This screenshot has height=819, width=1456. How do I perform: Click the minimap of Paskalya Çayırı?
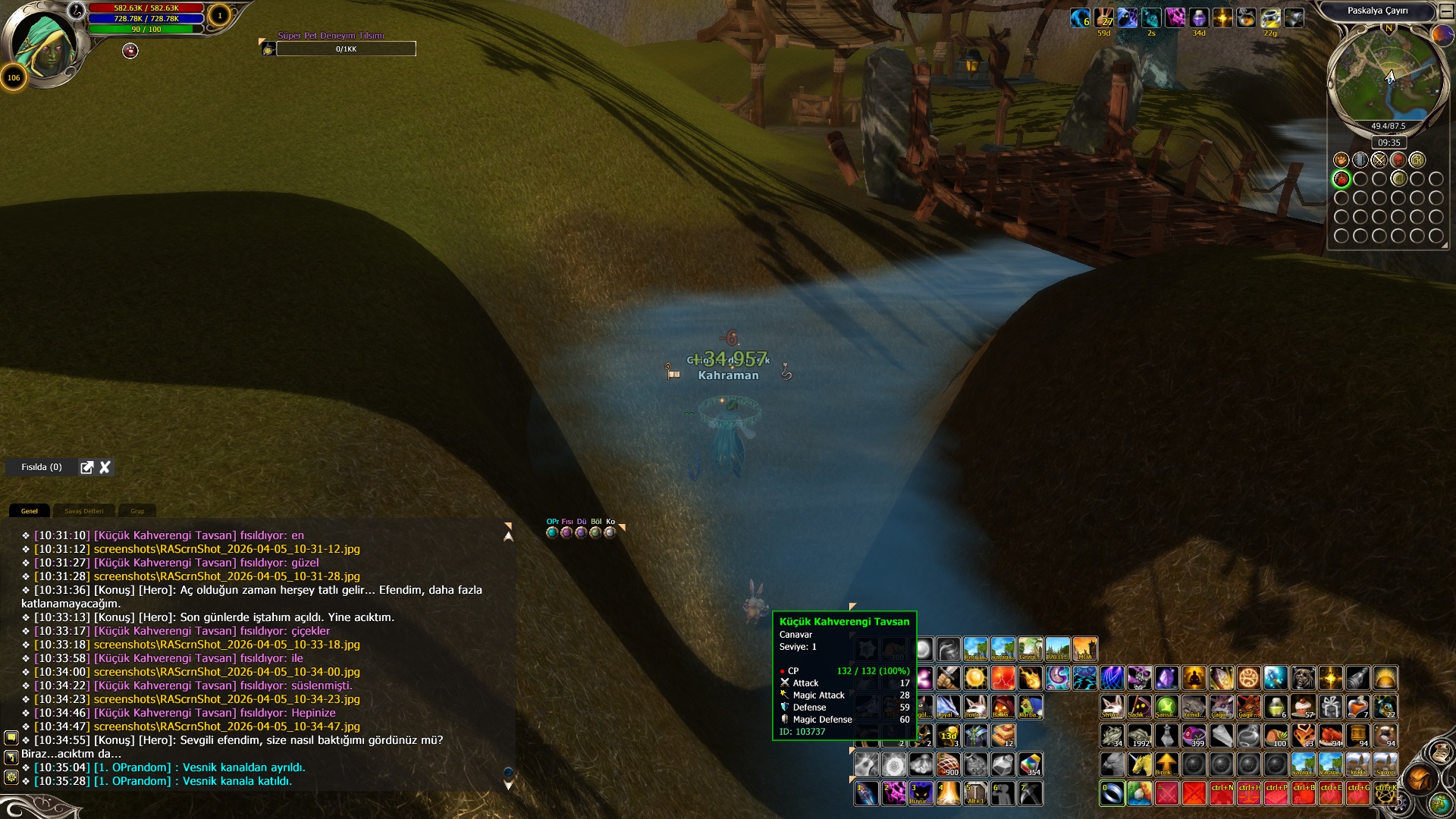pyautogui.click(x=1387, y=76)
